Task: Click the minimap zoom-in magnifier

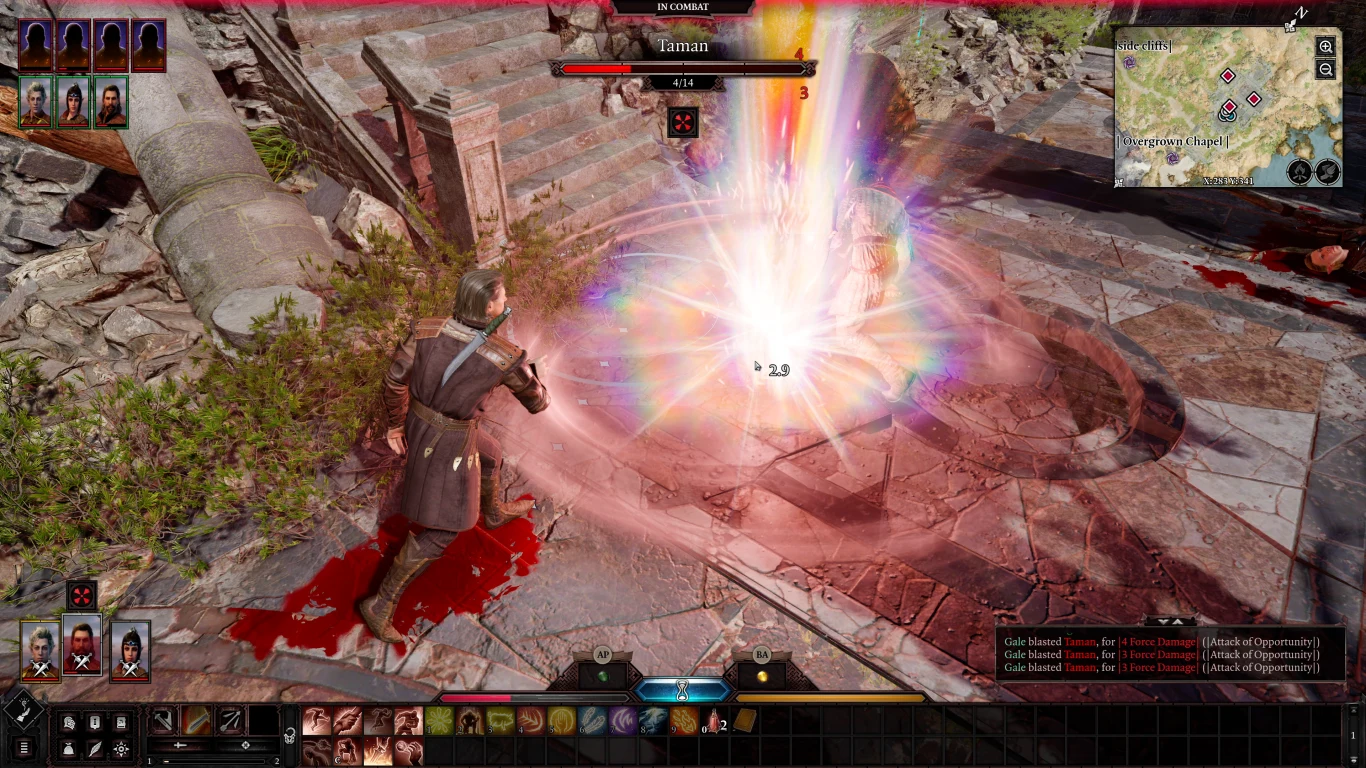Action: pyautogui.click(x=1325, y=47)
